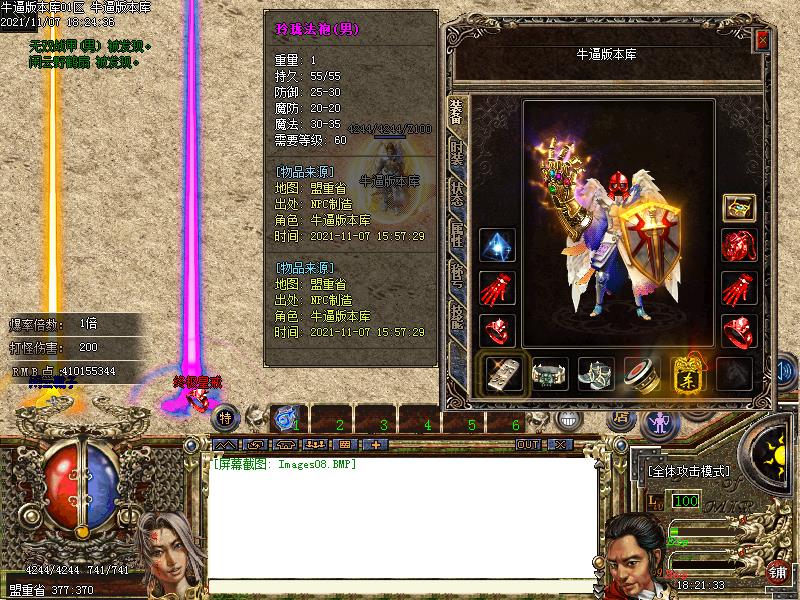Click the round 特 button
800x600 pixels.
tap(226, 417)
